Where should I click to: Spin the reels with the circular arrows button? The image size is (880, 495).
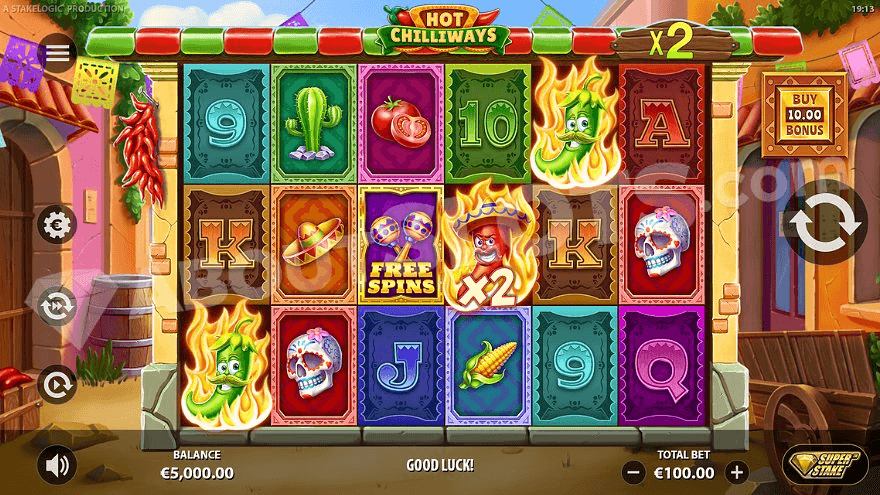point(826,224)
